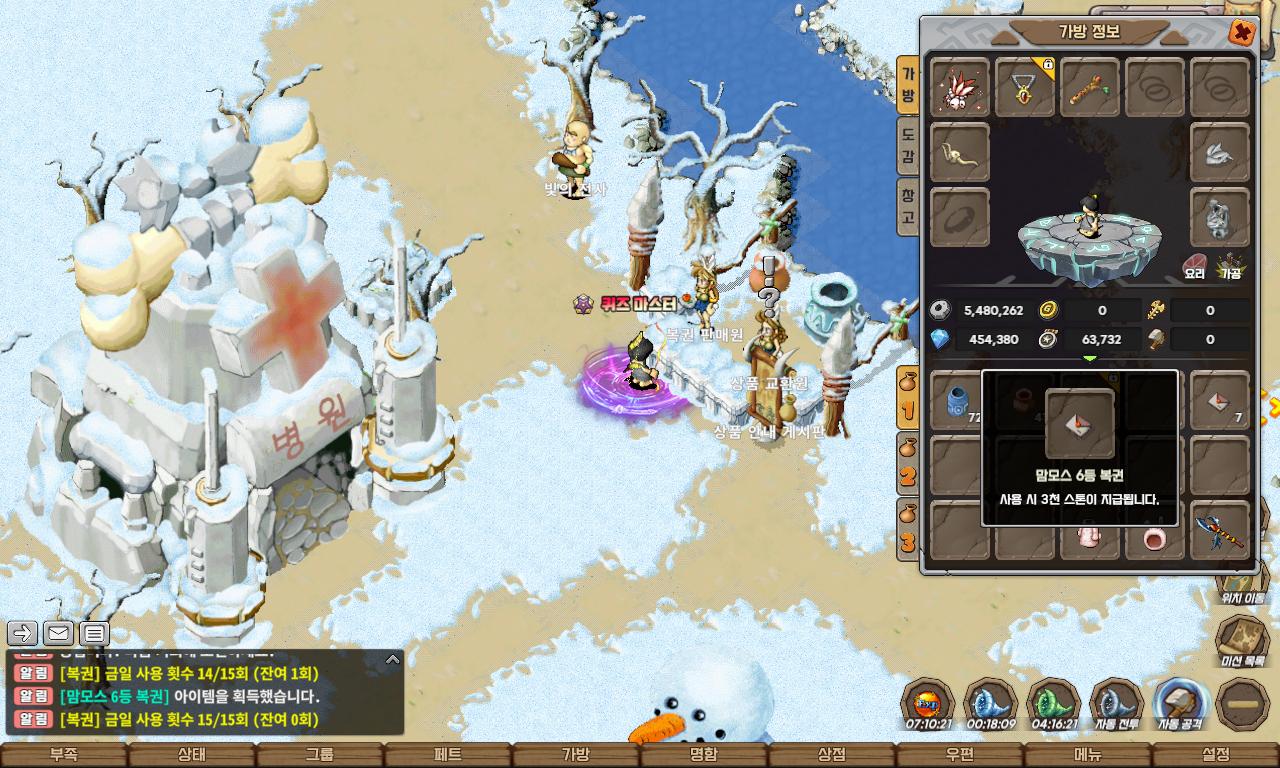
Task: Toggle 자동 공격 auto attack
Action: (1179, 704)
